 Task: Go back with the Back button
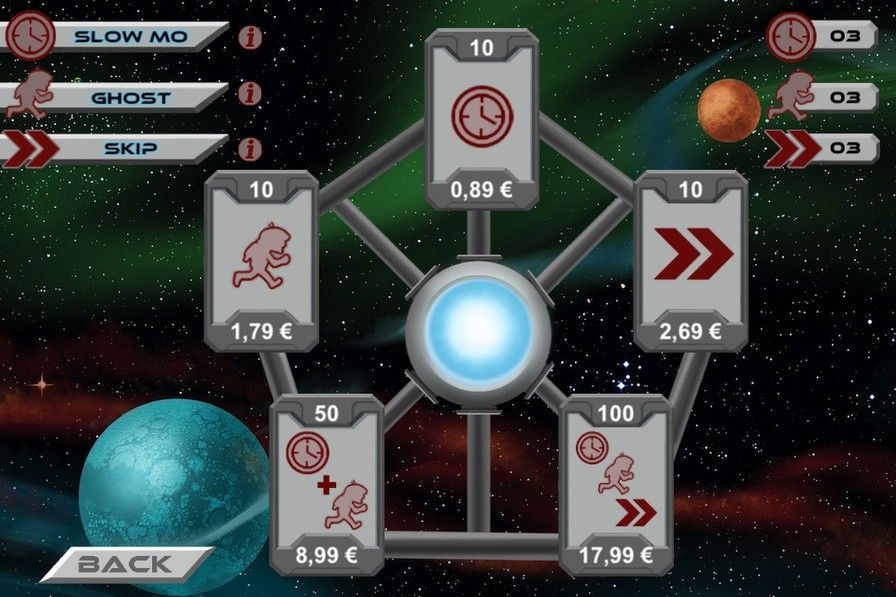[125, 564]
